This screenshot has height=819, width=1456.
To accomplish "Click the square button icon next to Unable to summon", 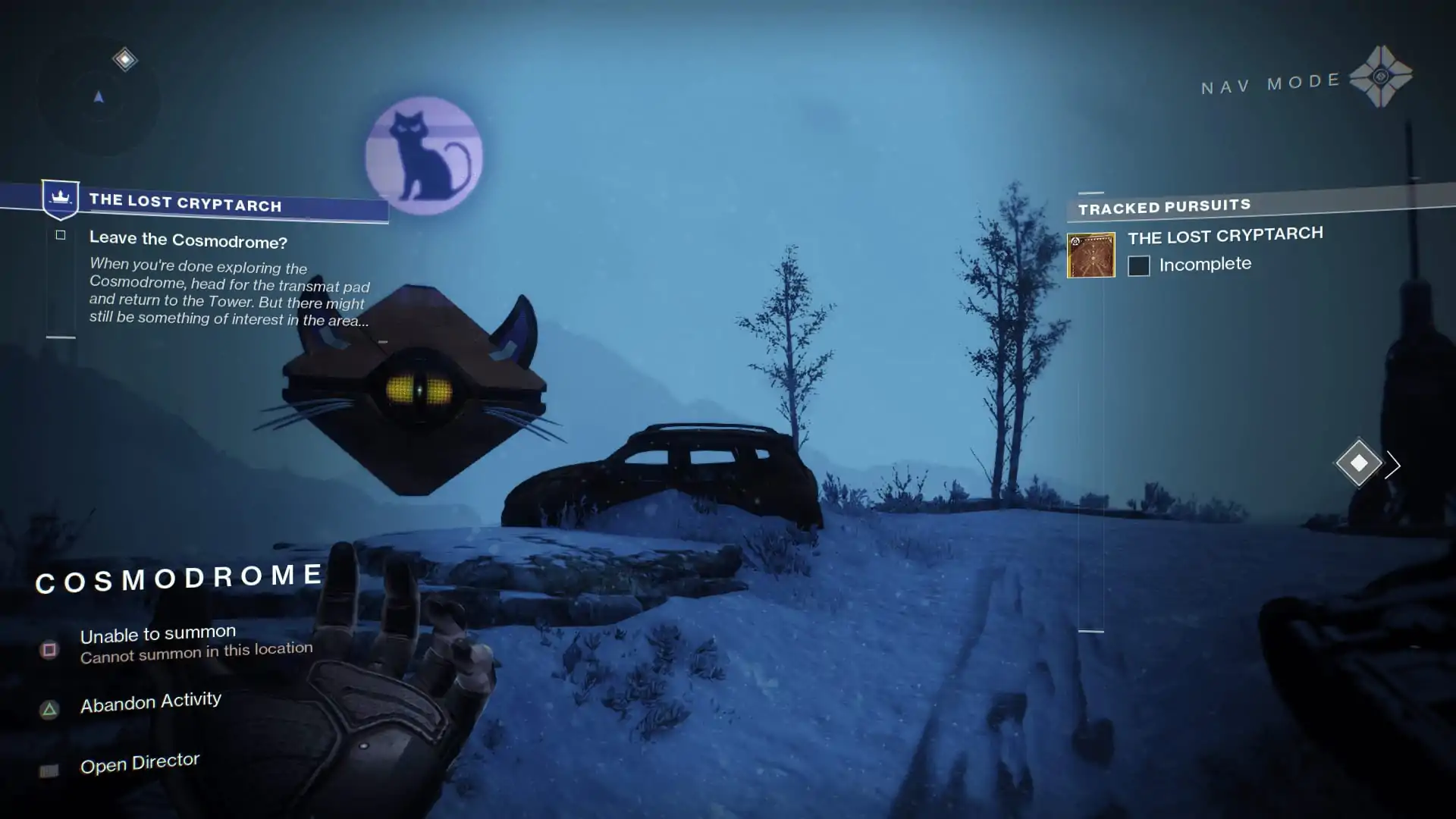I will tap(49, 649).
